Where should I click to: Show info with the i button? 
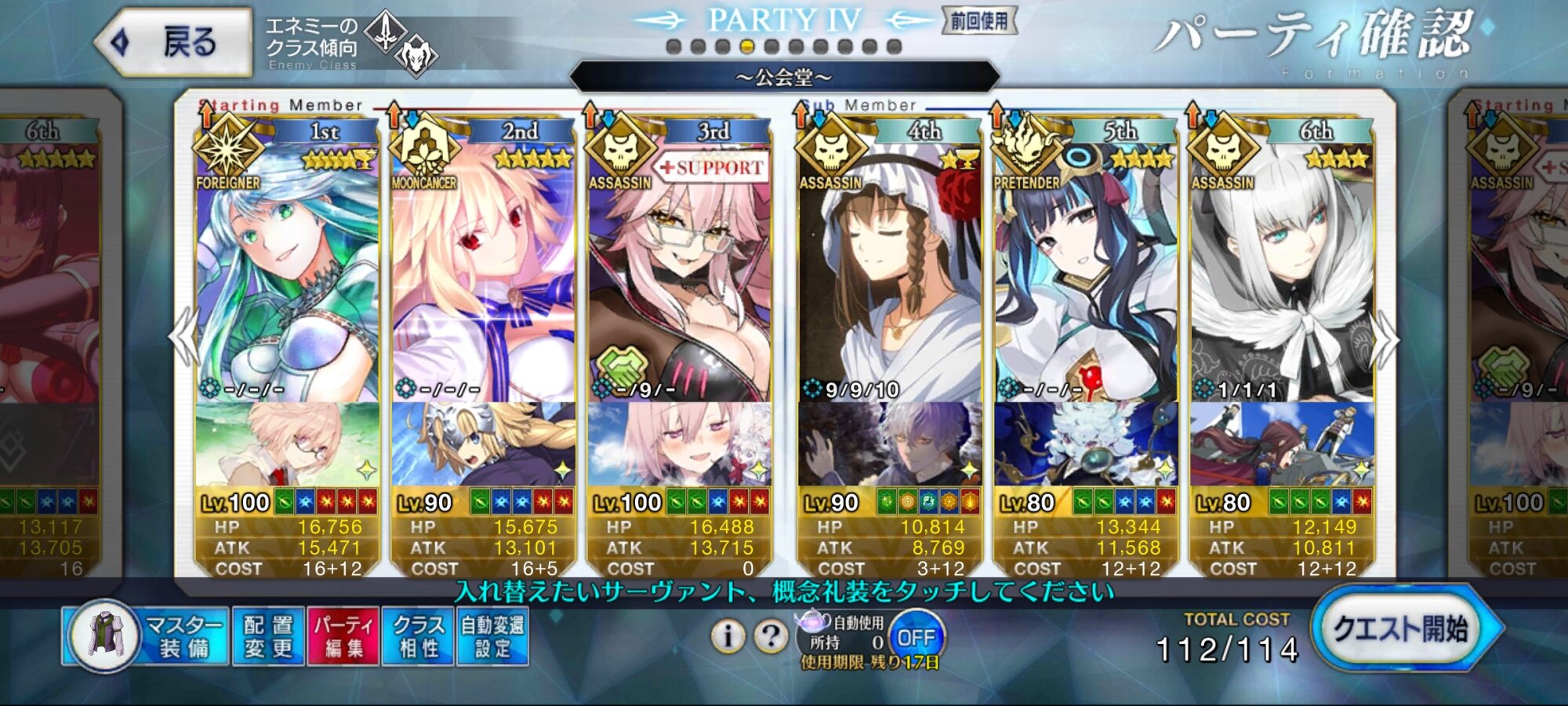pos(728,636)
